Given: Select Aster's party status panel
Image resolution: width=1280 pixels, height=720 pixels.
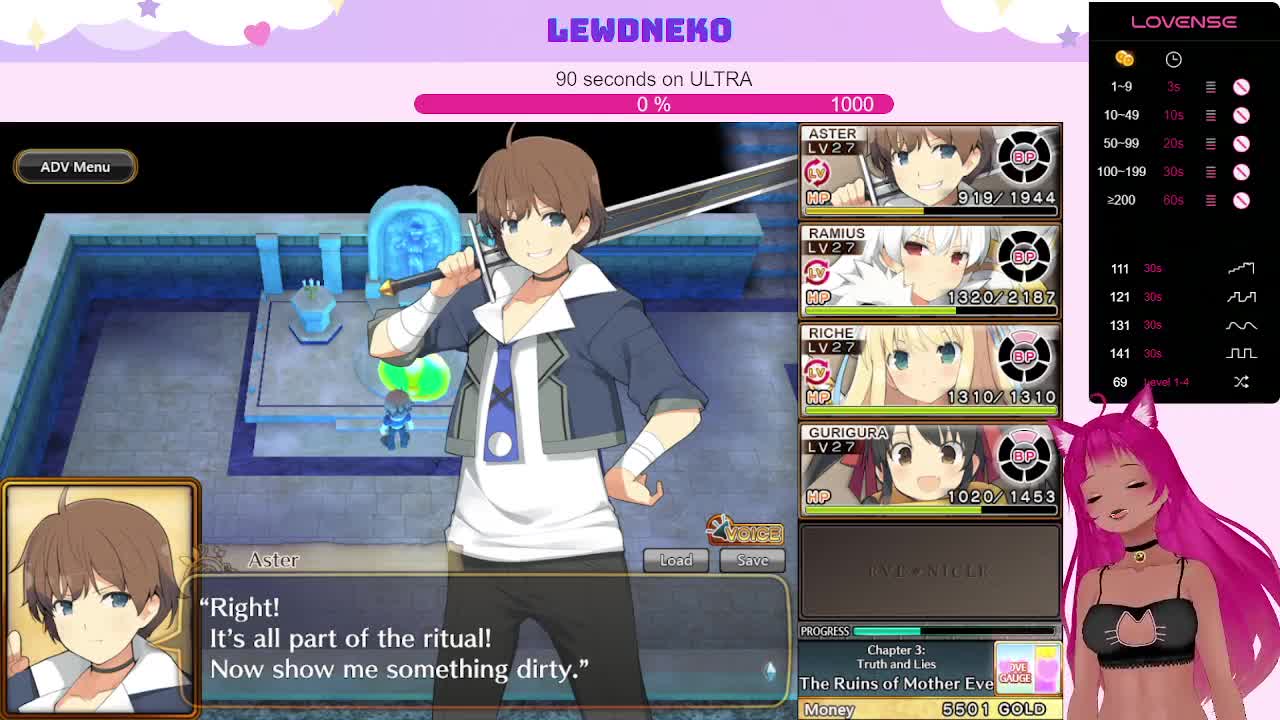Looking at the screenshot, I should click(929, 170).
